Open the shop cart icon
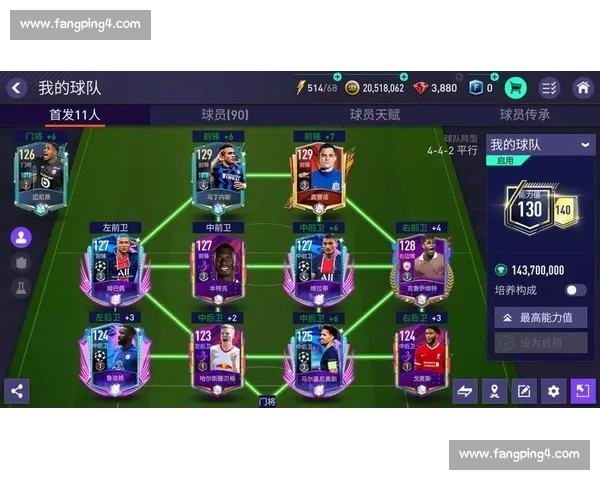This screenshot has height=480, width=600. (x=516, y=88)
